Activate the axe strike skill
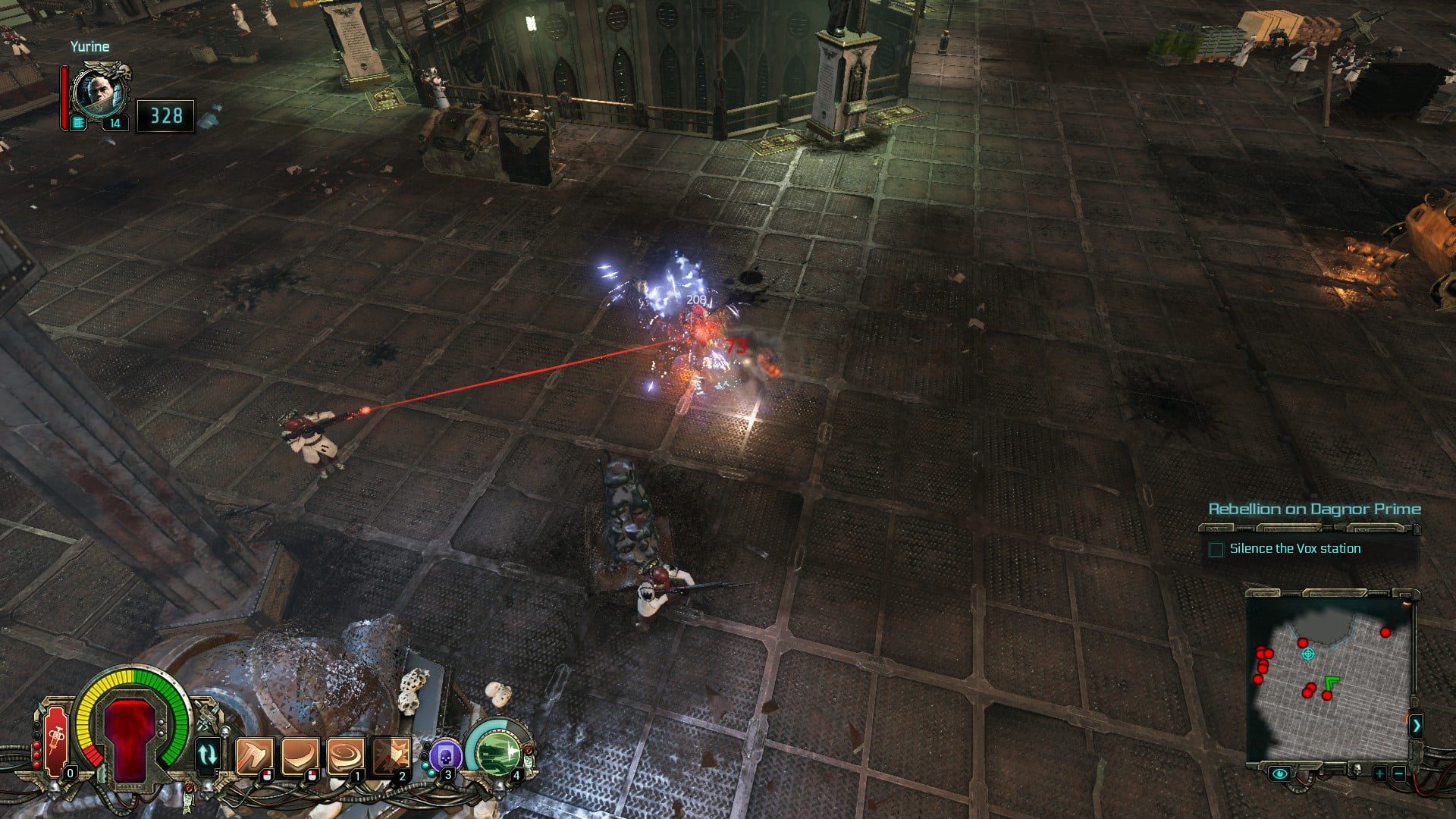Viewport: 1456px width, 819px height. tap(254, 755)
